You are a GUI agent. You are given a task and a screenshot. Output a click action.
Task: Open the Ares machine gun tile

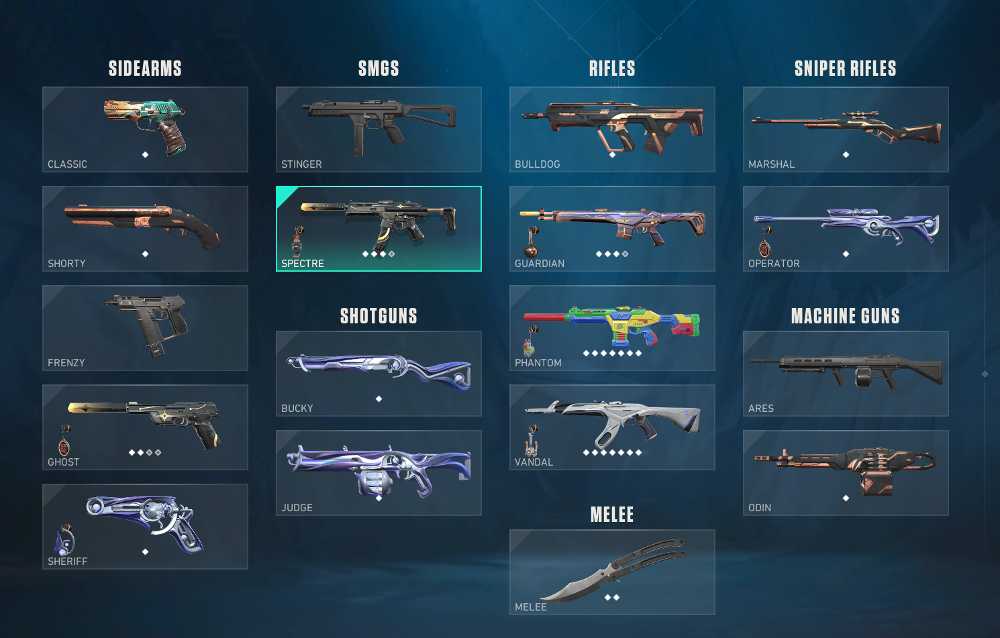845,373
